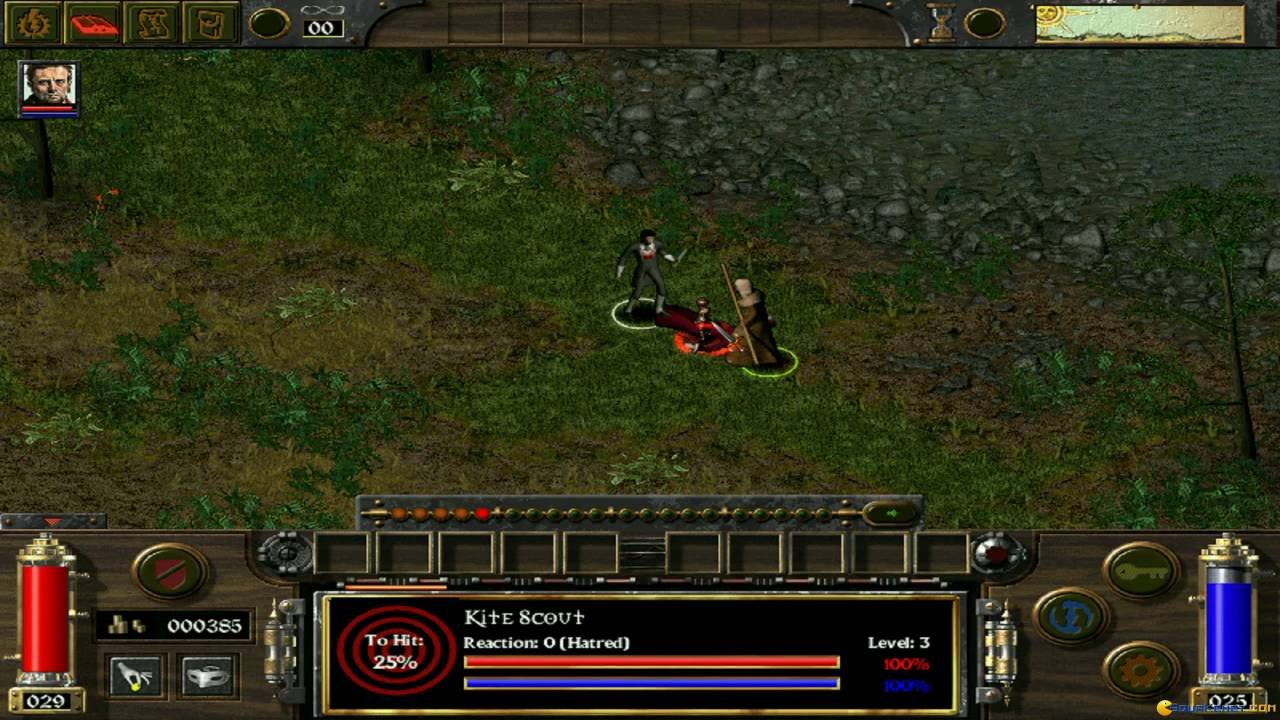Screen dimensions: 1280x720
Task: Toggle the red shield combat mode button
Action: click(x=170, y=571)
